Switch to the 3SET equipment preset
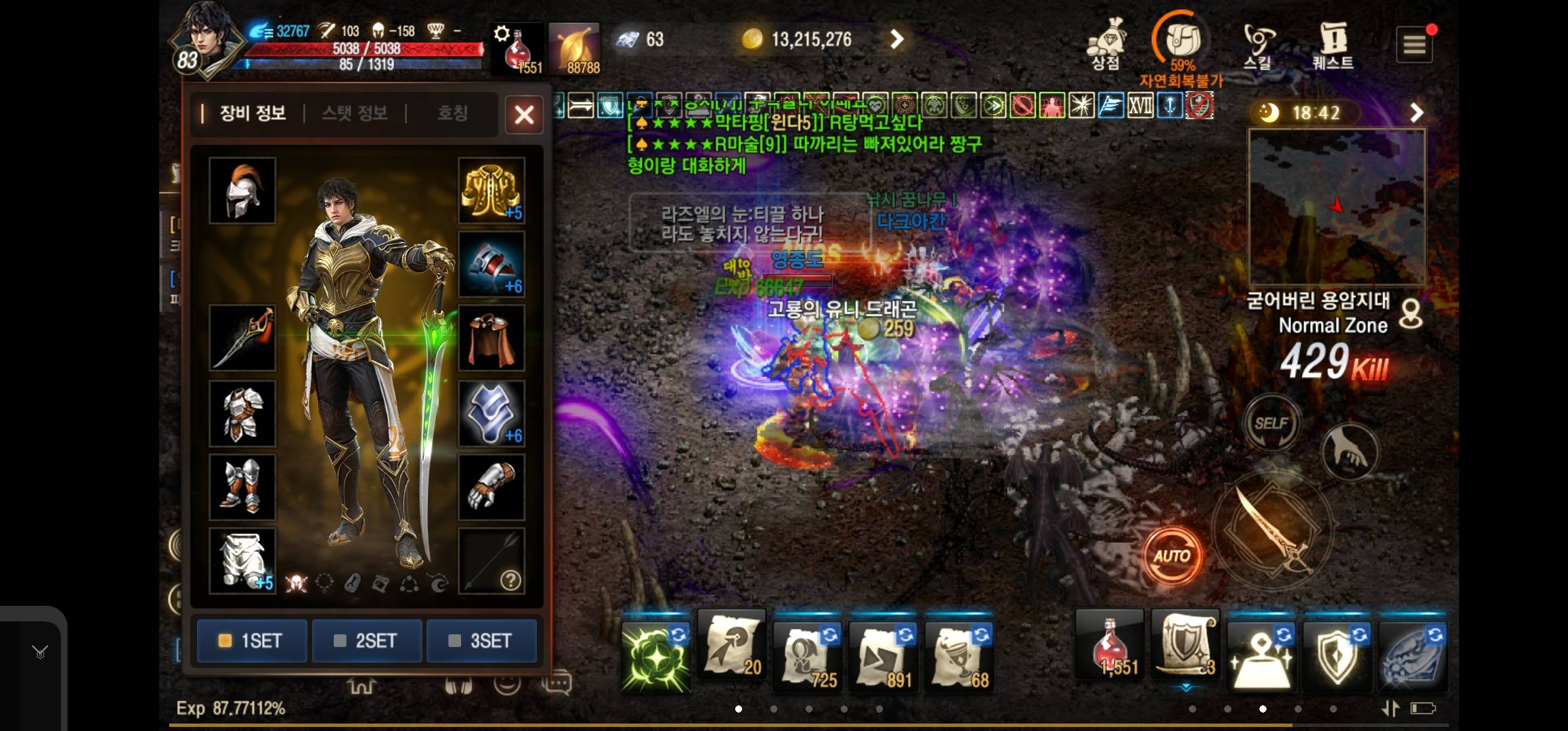 click(481, 641)
